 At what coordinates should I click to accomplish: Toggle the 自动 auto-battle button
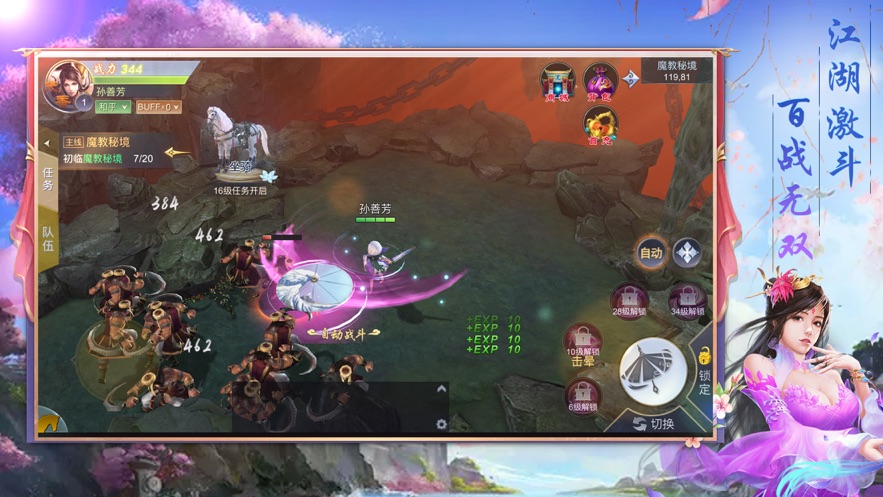point(651,253)
